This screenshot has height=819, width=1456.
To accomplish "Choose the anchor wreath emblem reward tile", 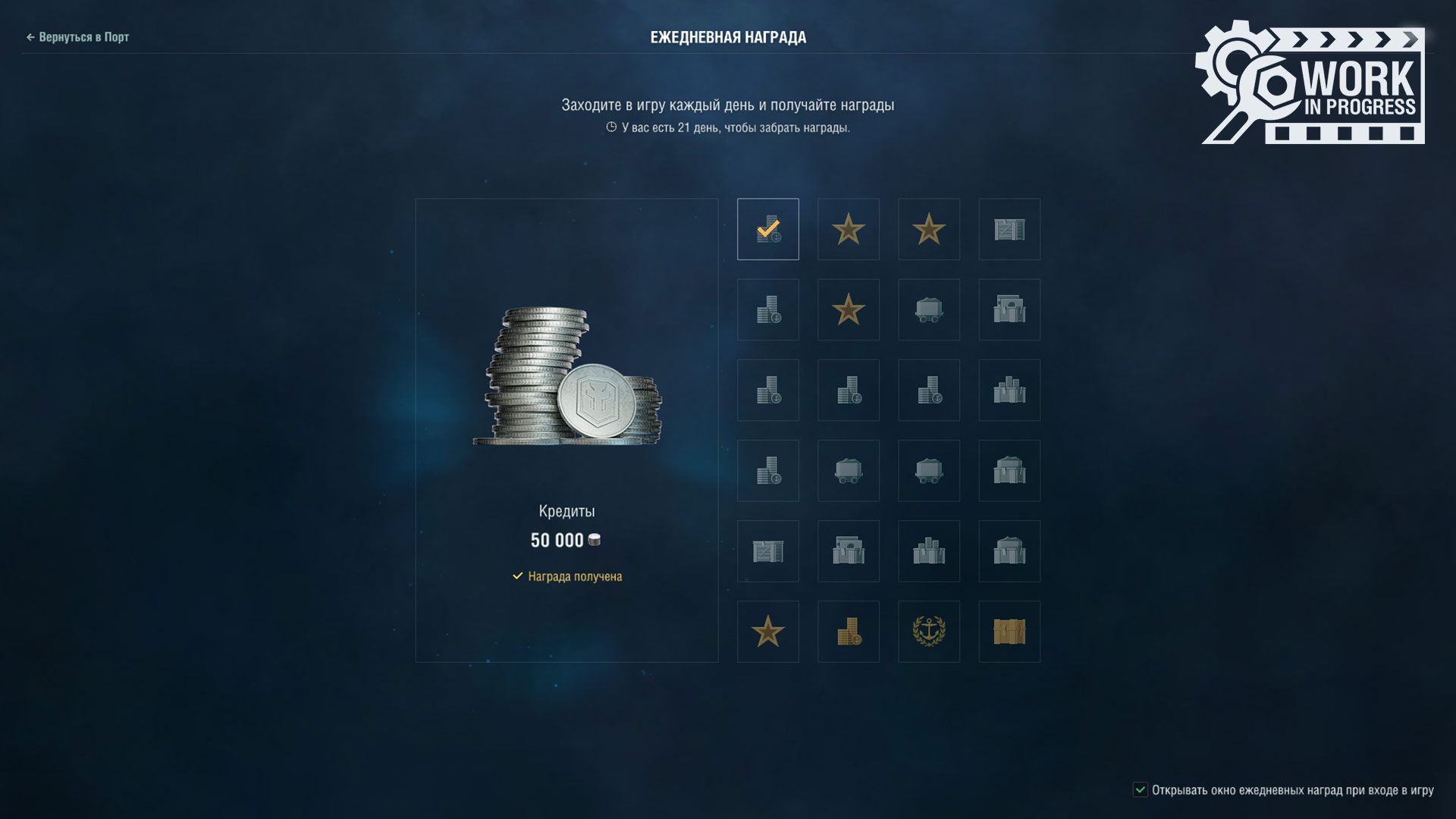I will [928, 632].
